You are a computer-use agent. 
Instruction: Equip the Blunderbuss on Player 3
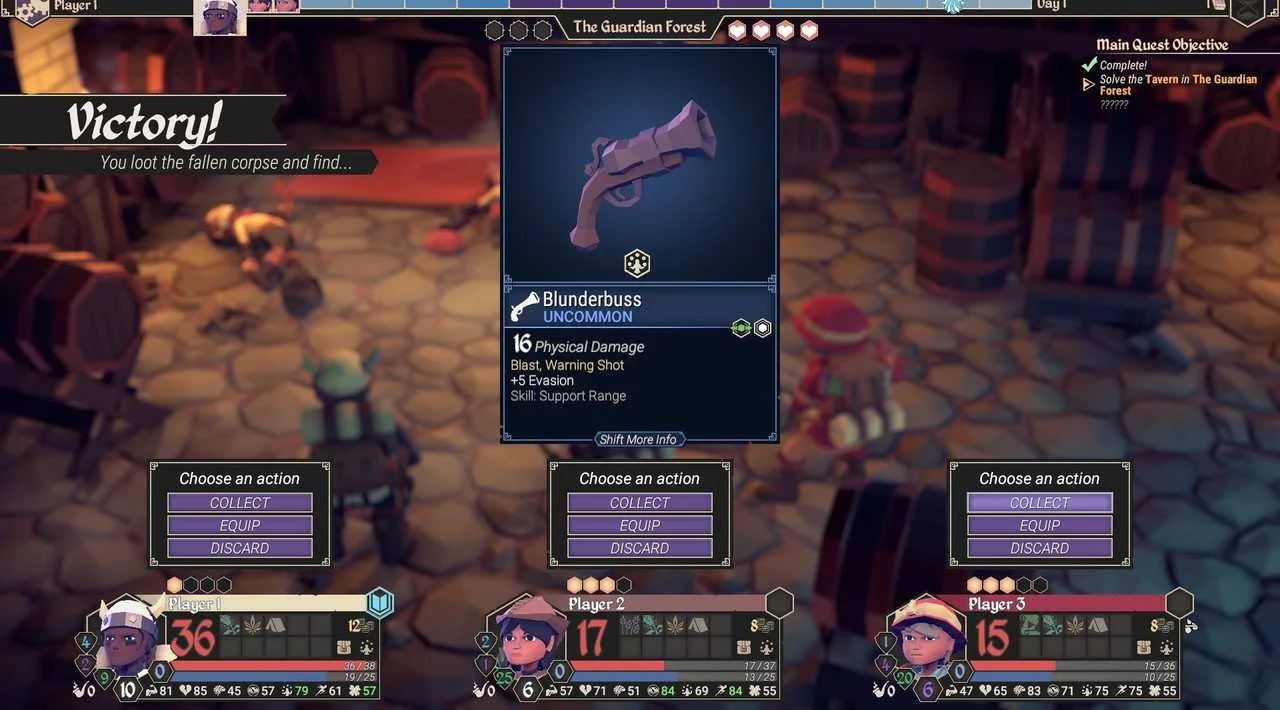click(x=1040, y=525)
